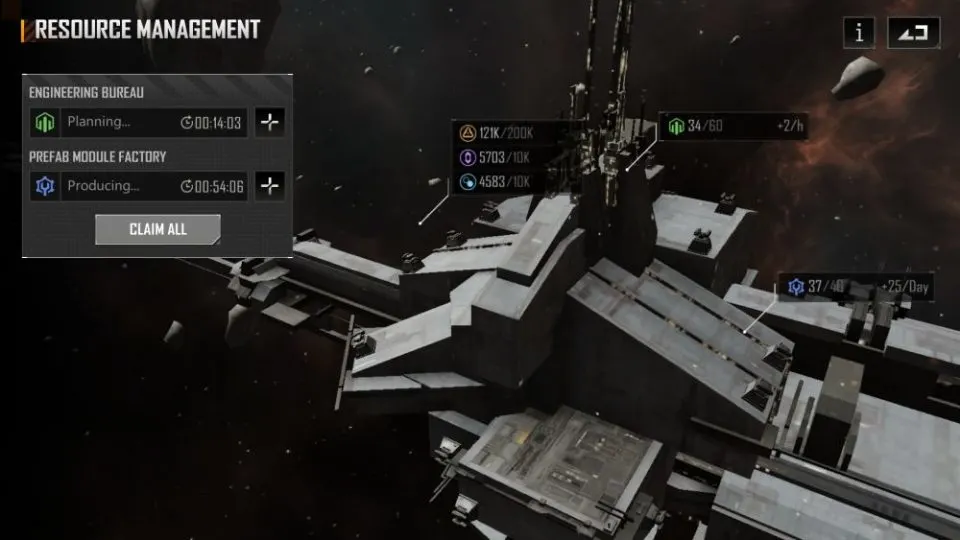Image resolution: width=960 pixels, height=540 pixels.
Task: Locate the Prefab Module Factory with crosshair button
Action: 270,186
